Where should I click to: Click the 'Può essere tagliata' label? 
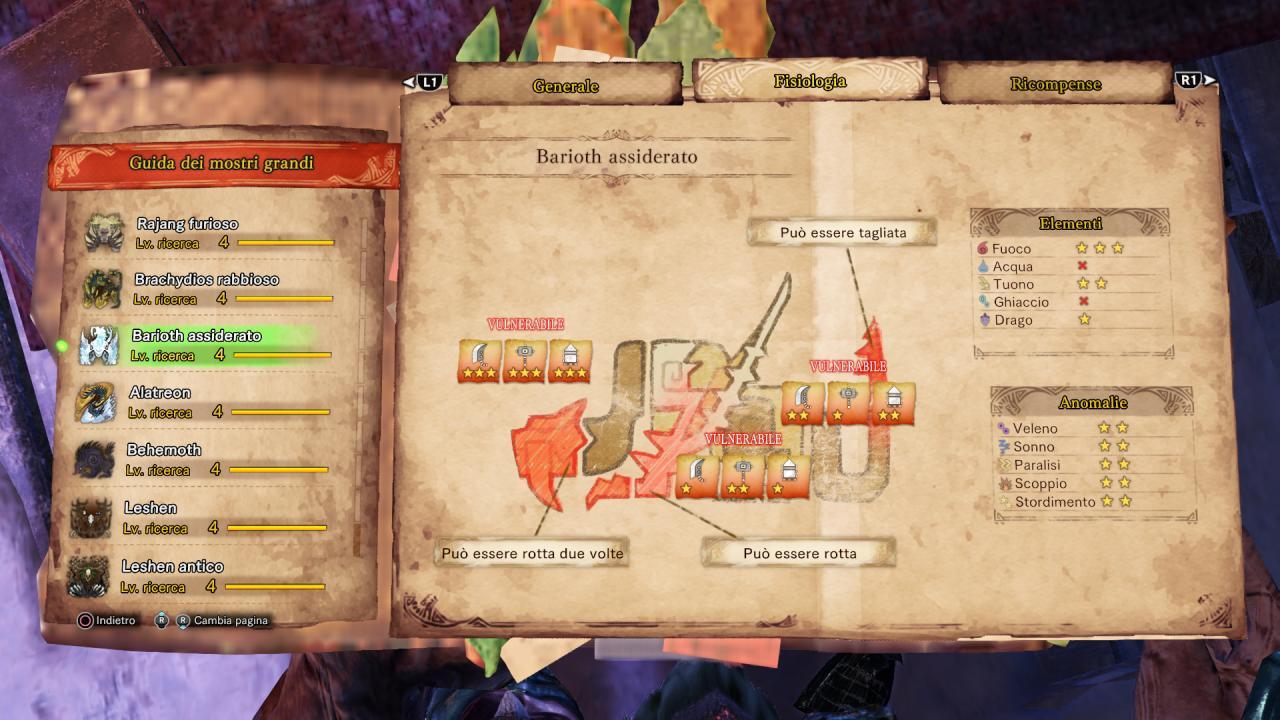(843, 233)
